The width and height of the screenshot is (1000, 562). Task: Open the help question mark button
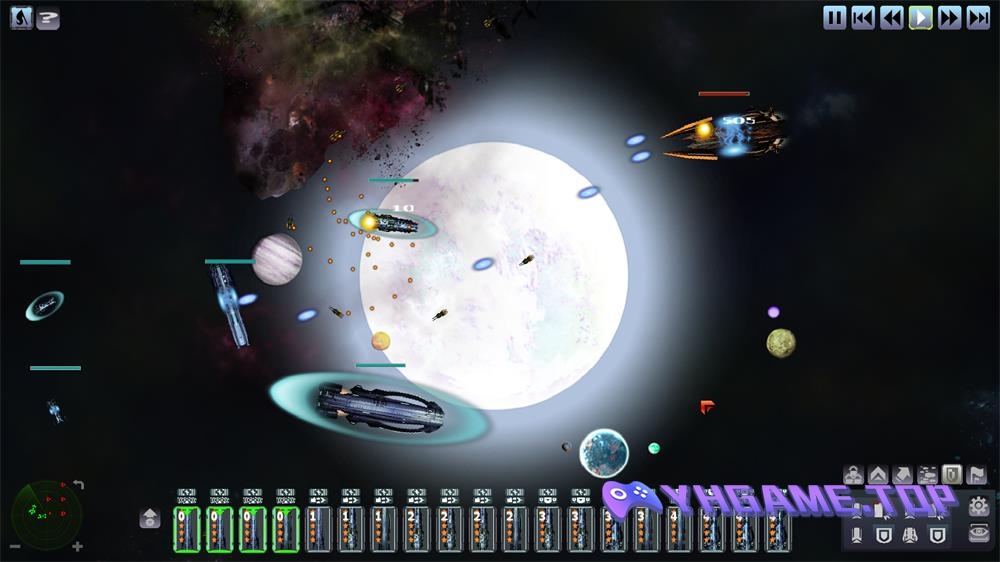pos(48,18)
